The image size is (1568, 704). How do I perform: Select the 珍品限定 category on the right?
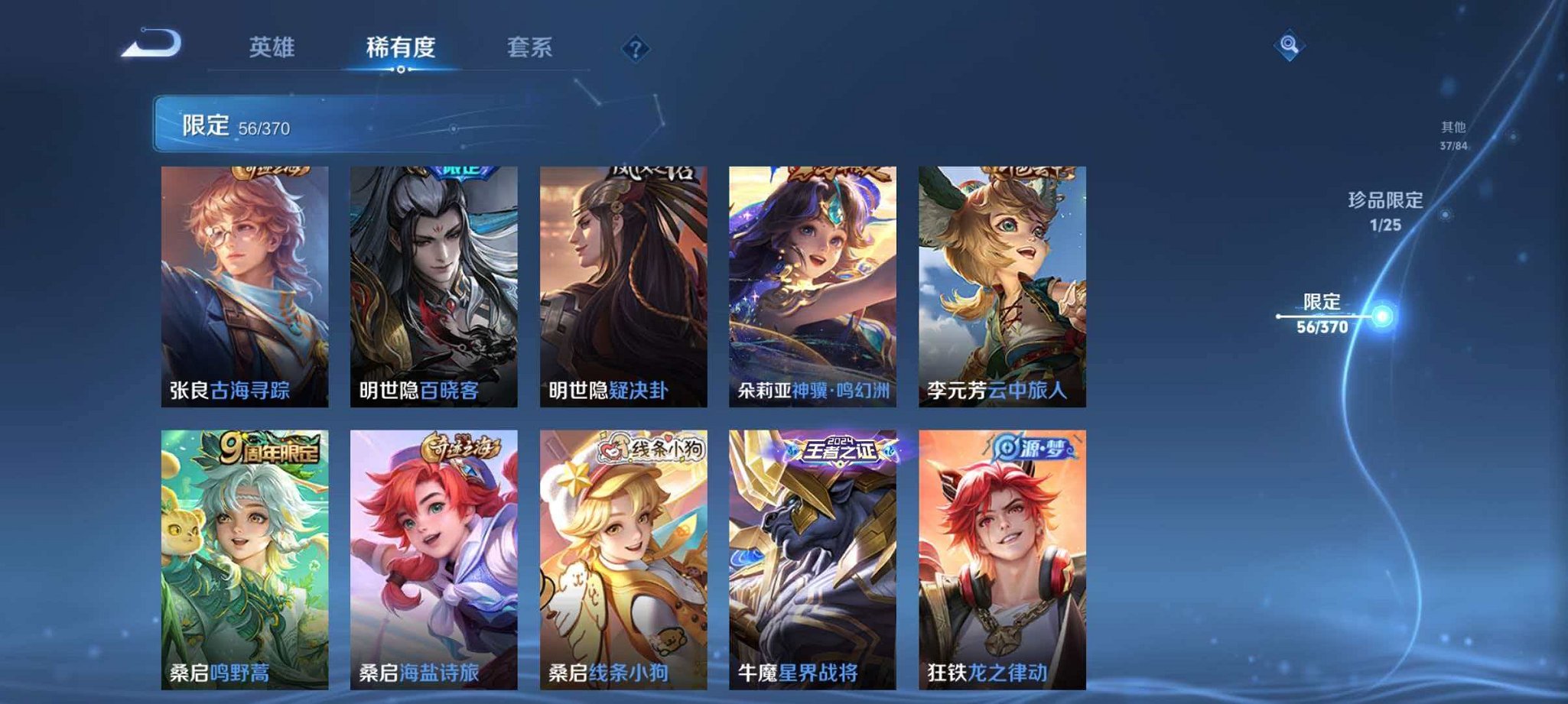pos(1386,212)
